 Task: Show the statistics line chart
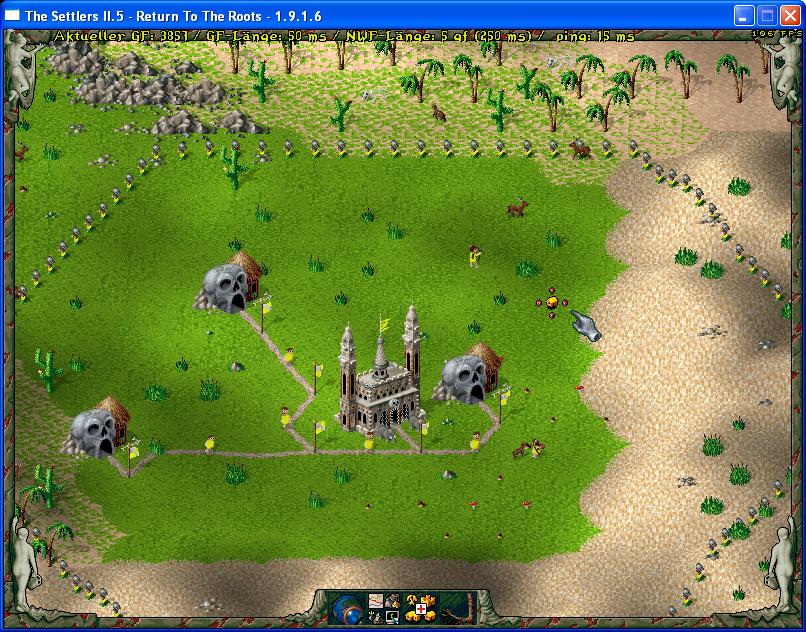click(376, 601)
